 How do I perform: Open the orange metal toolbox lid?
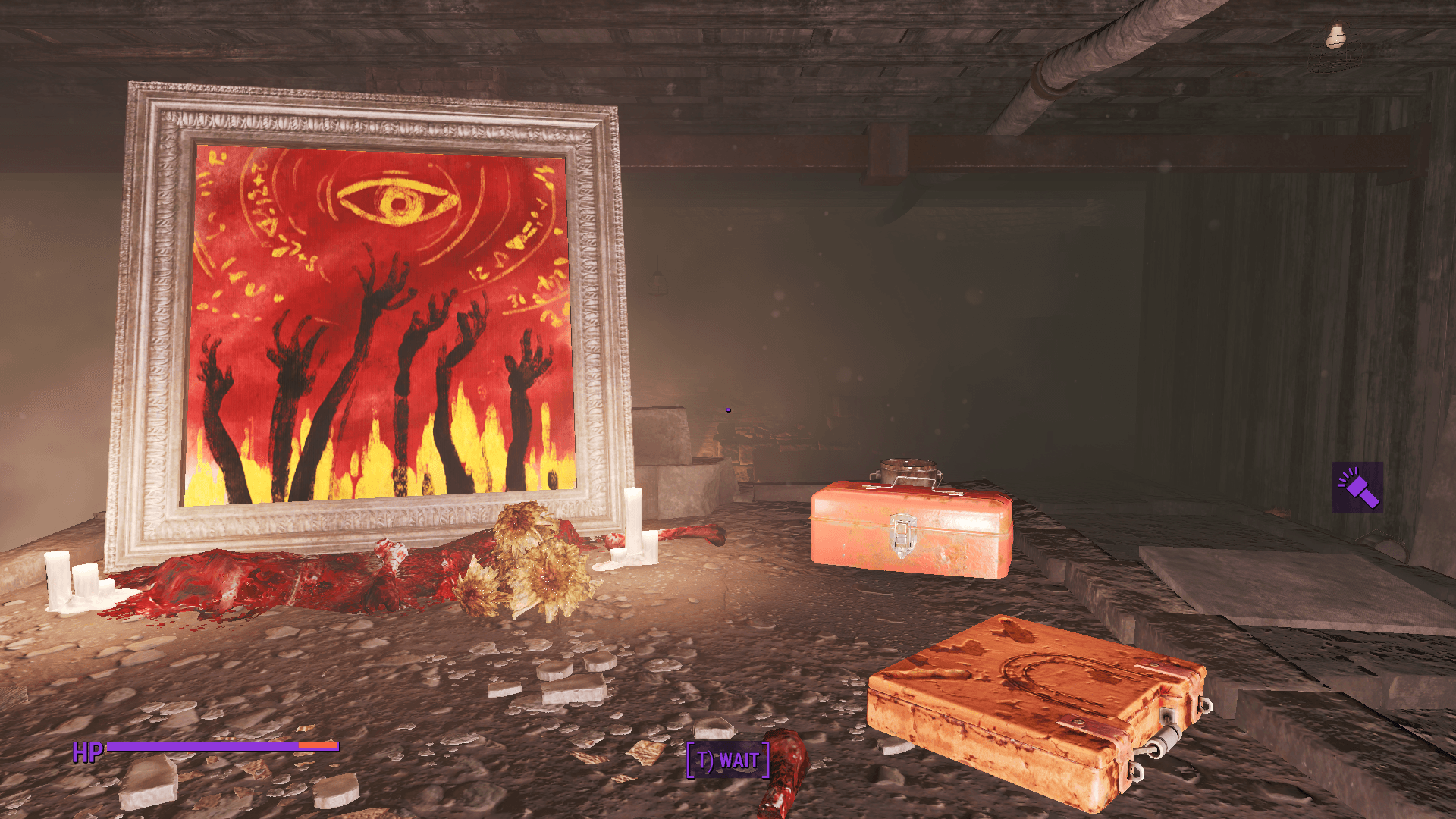point(910,500)
